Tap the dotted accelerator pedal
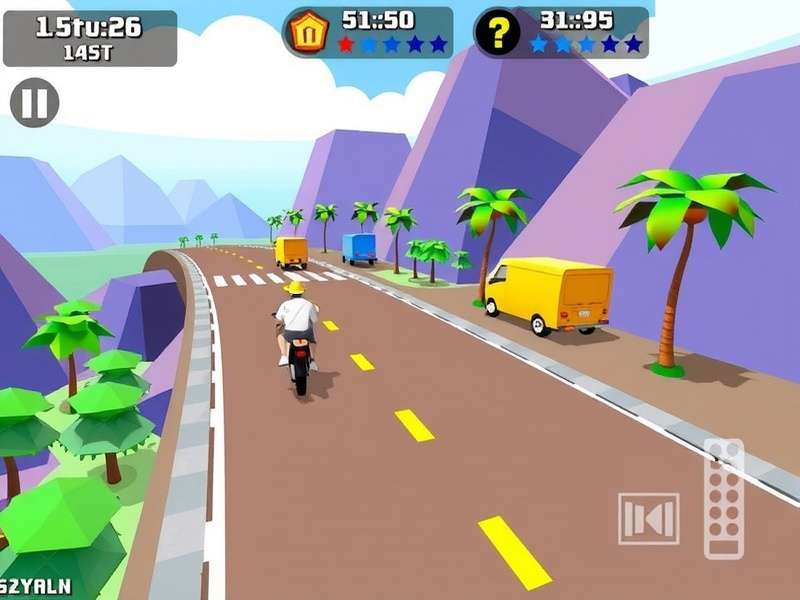The width and height of the screenshot is (800, 600). [x=724, y=498]
